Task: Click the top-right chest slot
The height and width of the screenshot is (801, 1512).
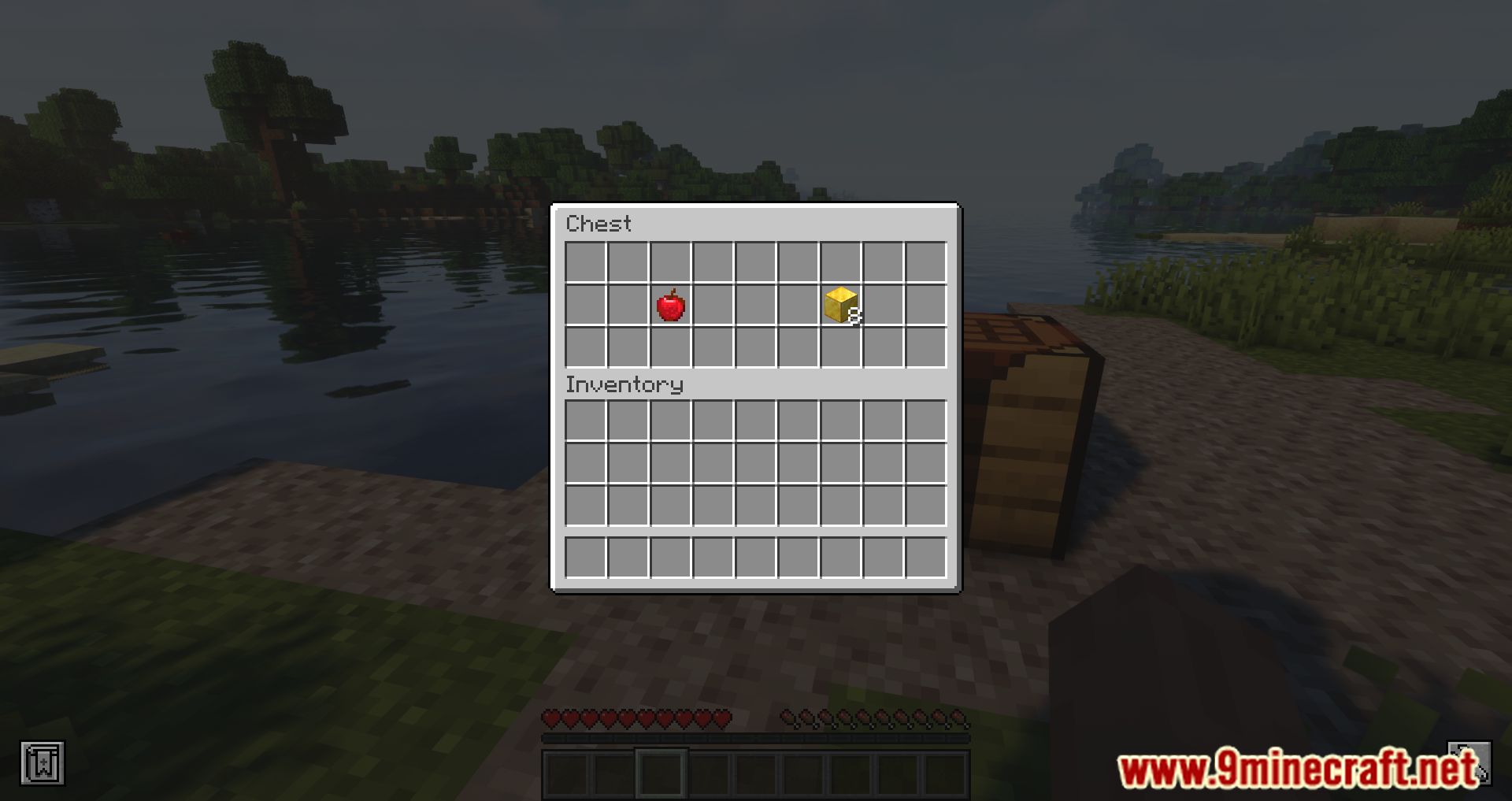Action: (x=925, y=263)
